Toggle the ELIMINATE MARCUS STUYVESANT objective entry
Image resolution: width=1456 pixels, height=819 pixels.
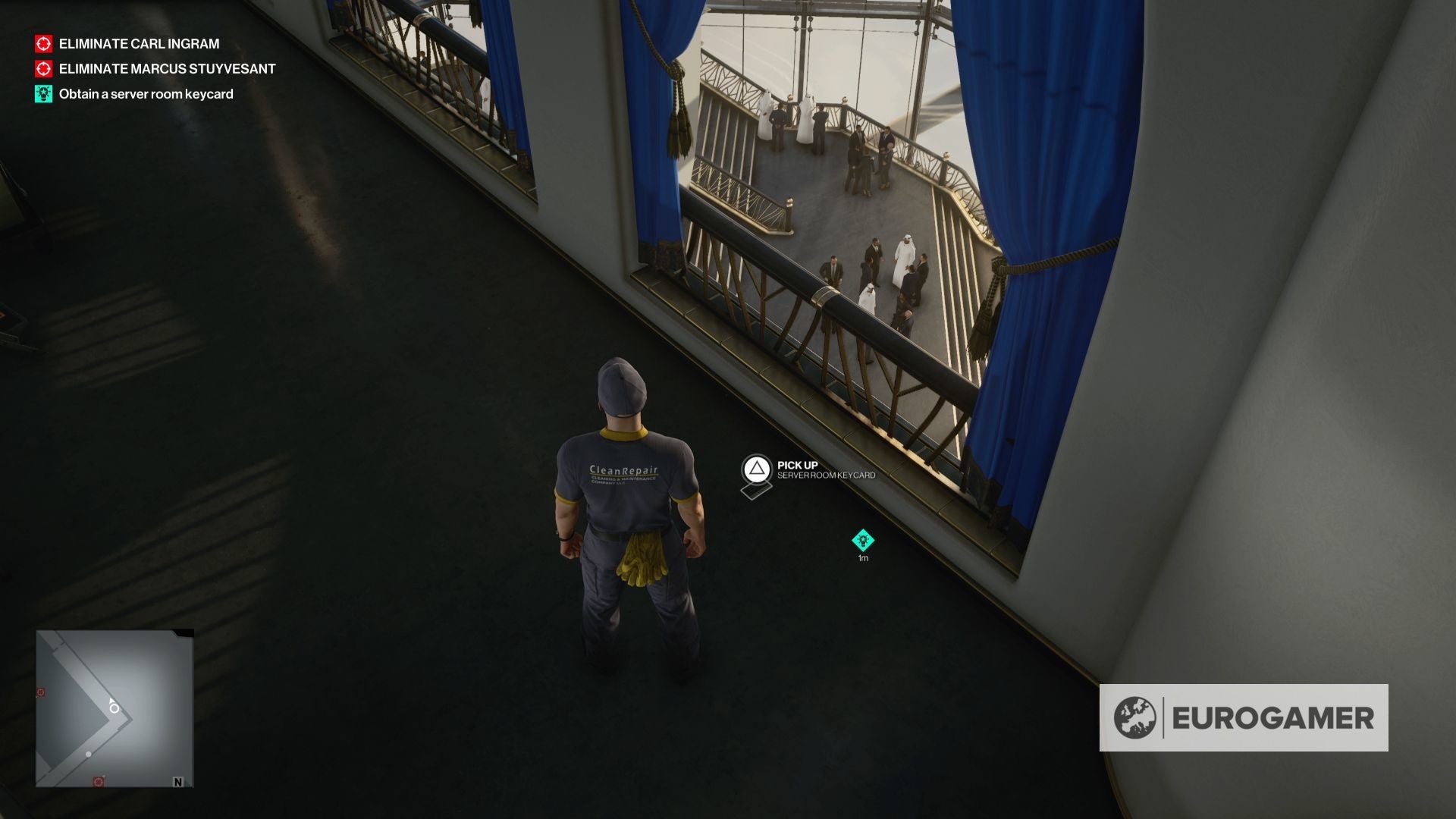[x=165, y=69]
